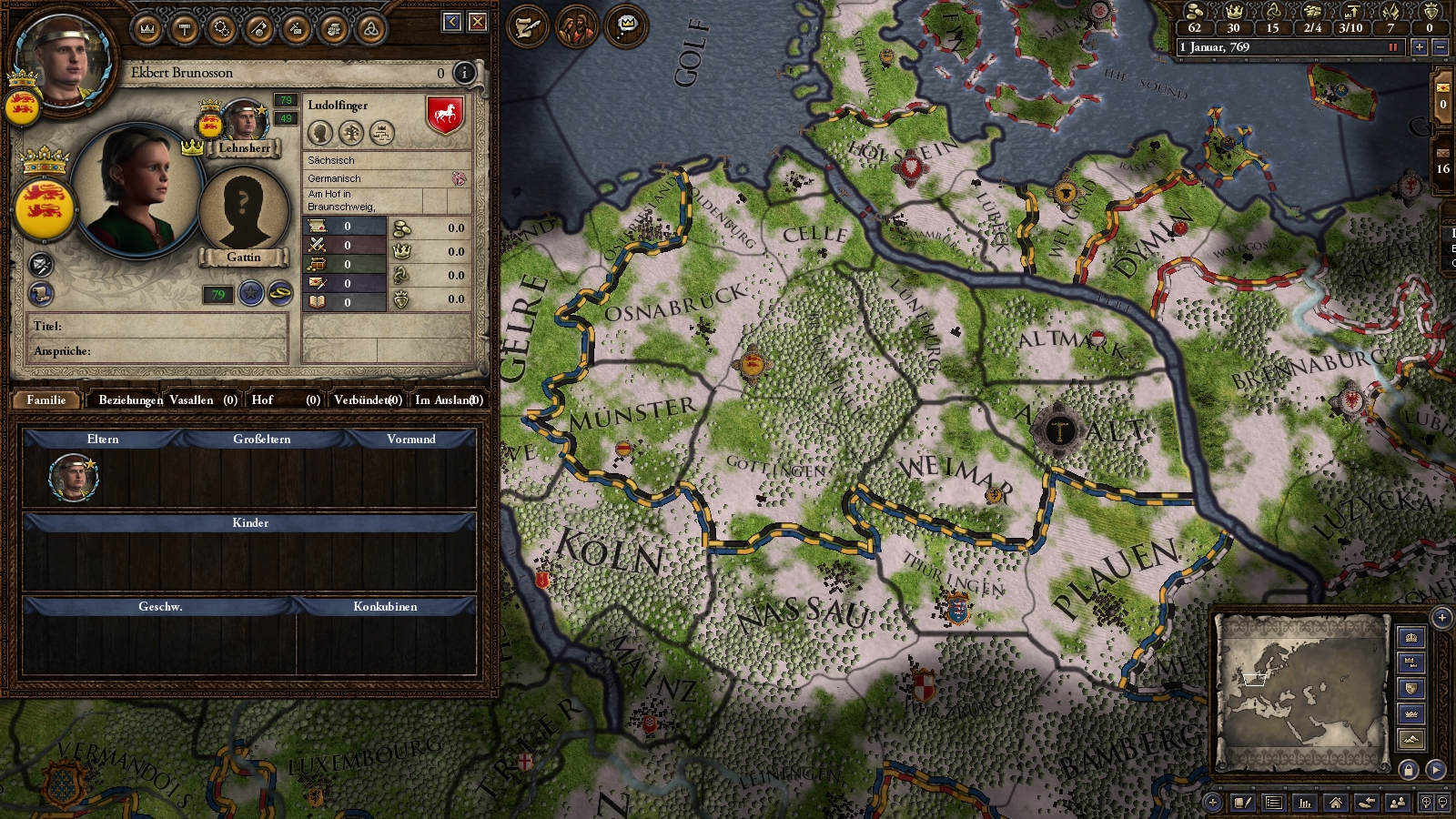This screenshot has width=1456, height=819.
Task: Open the religion menu with the triquetra icon
Action: point(370,30)
